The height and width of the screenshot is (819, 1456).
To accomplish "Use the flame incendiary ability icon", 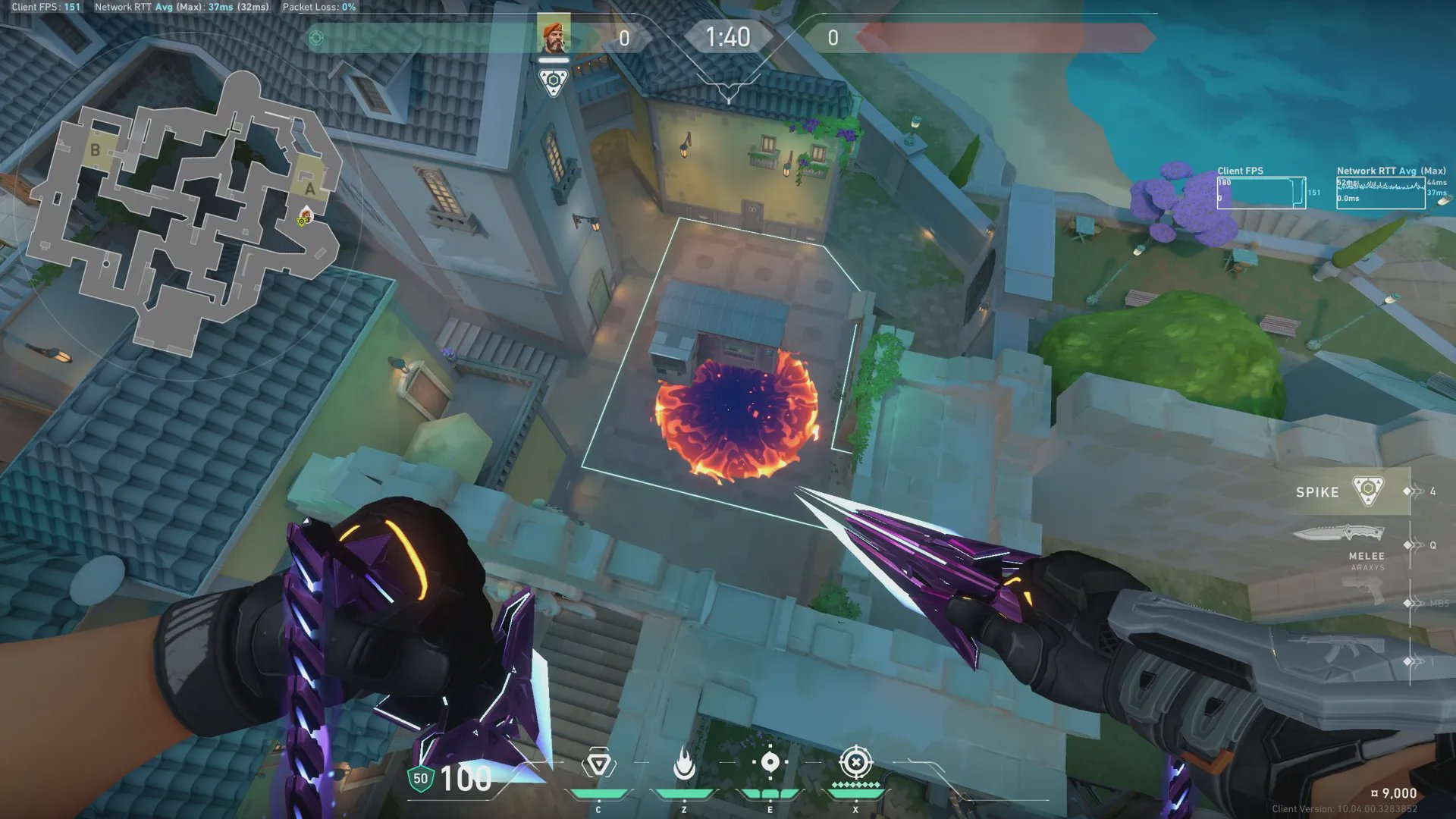I will click(x=684, y=764).
